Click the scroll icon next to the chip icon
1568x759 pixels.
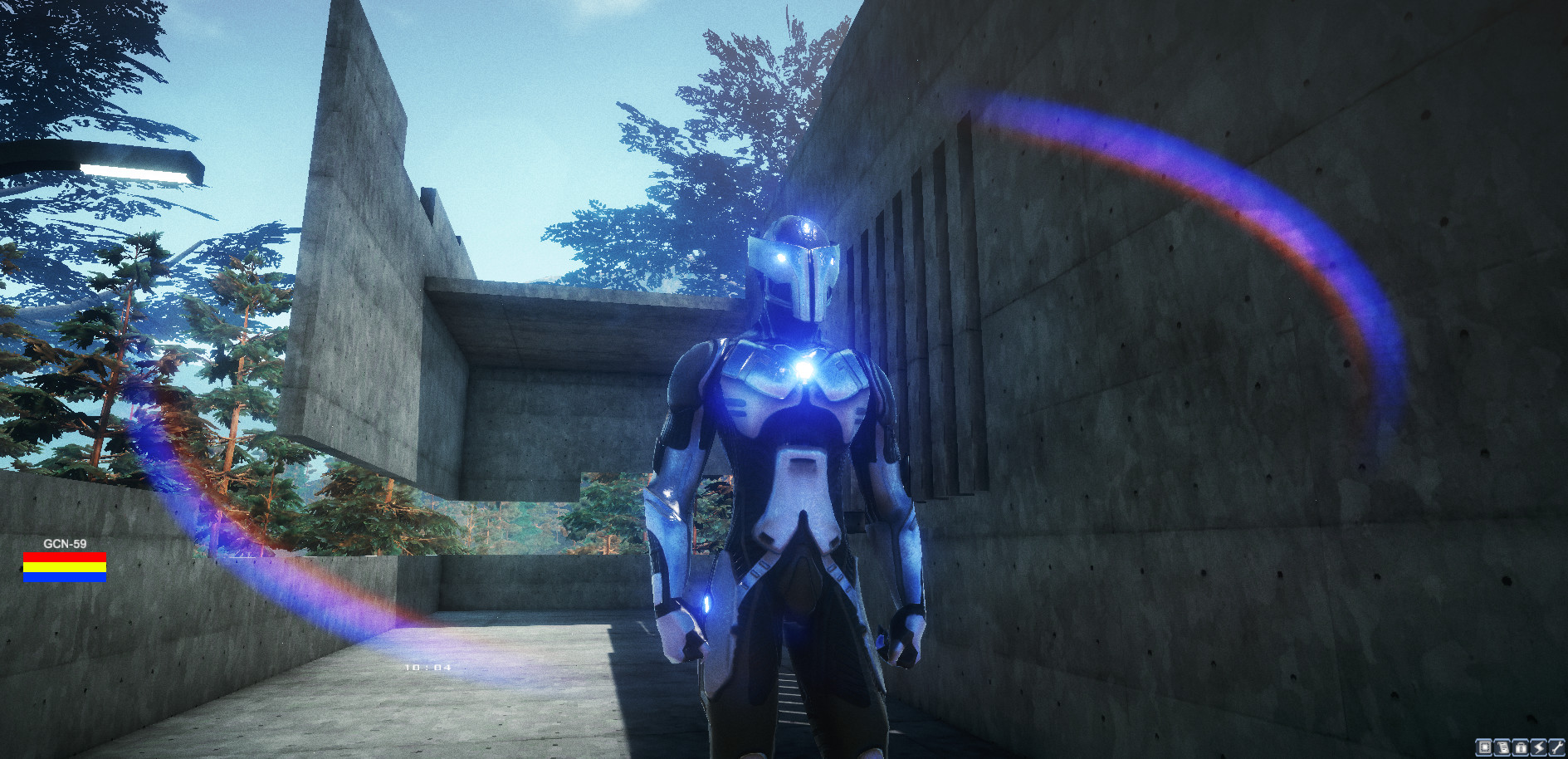coord(1502,748)
